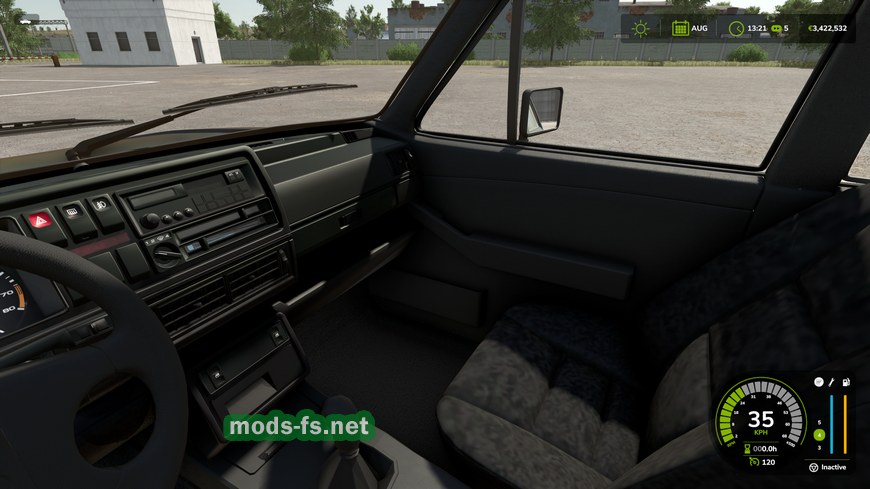Click the clock icon beside the time
The height and width of the screenshot is (489, 870).
736,28
